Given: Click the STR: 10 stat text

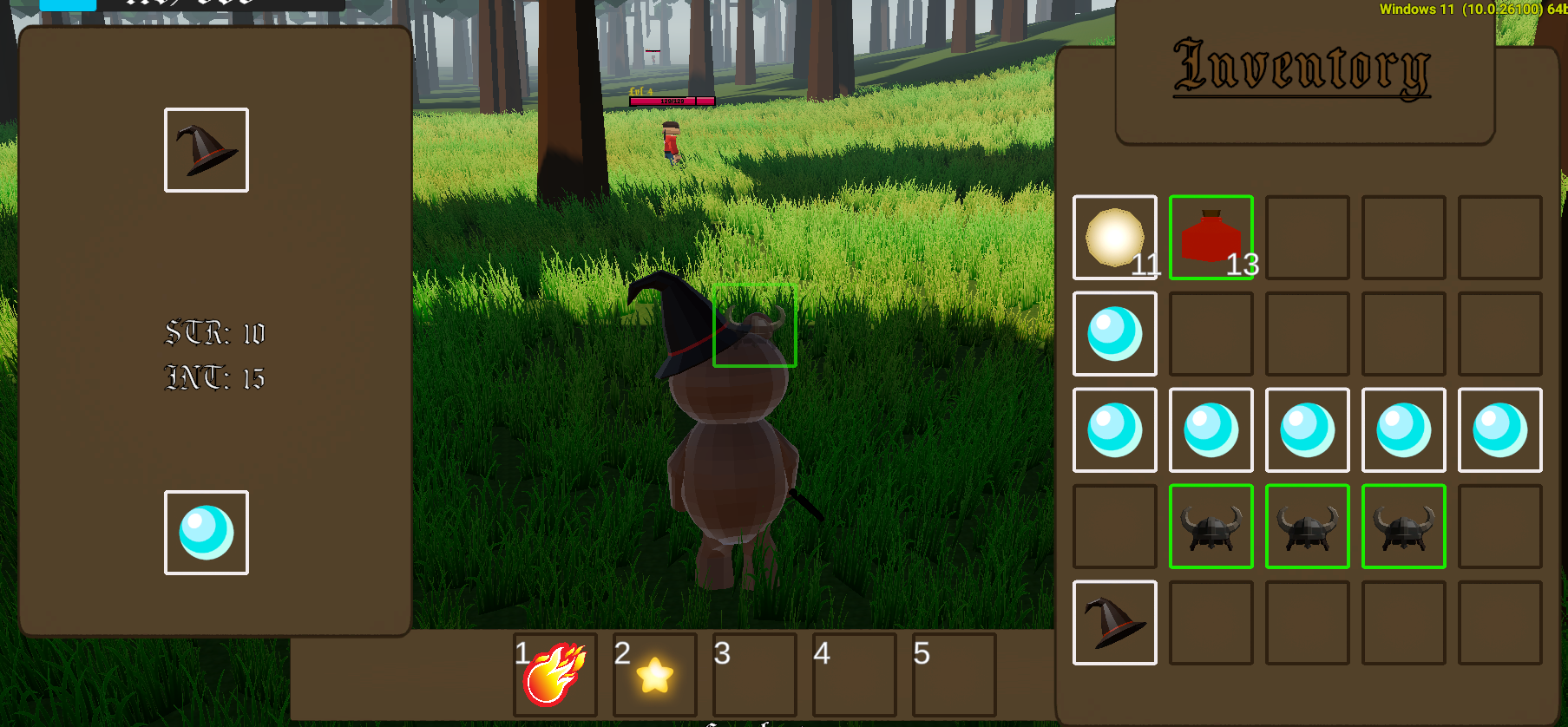Looking at the screenshot, I should click(215, 334).
